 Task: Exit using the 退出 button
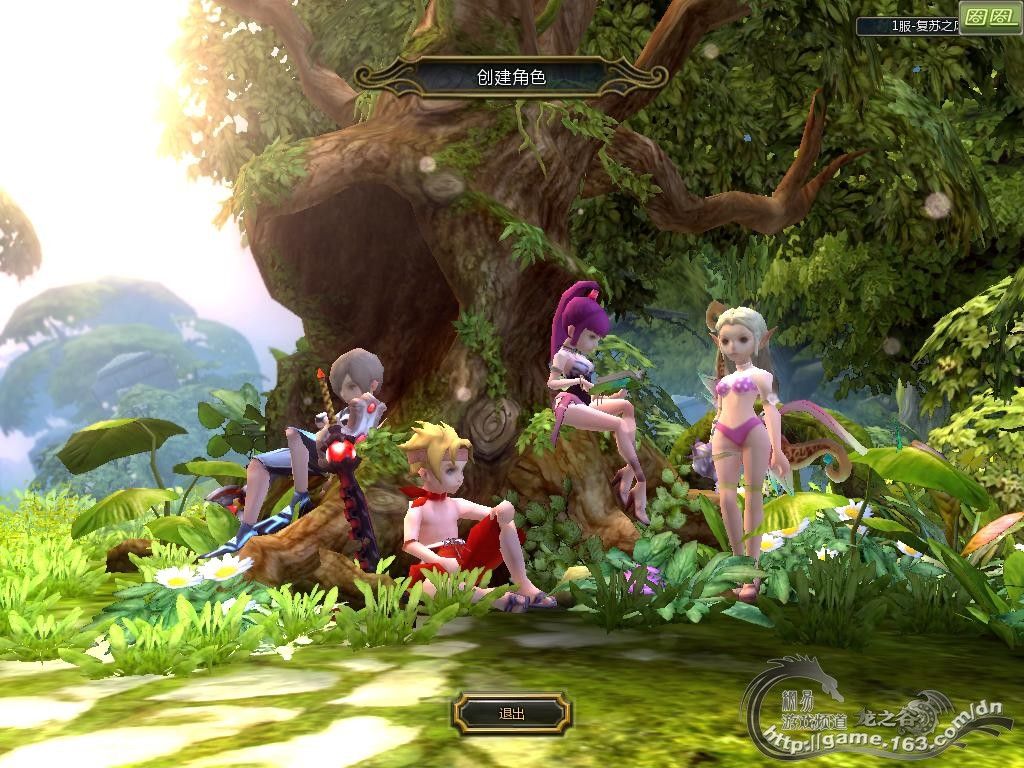click(512, 714)
